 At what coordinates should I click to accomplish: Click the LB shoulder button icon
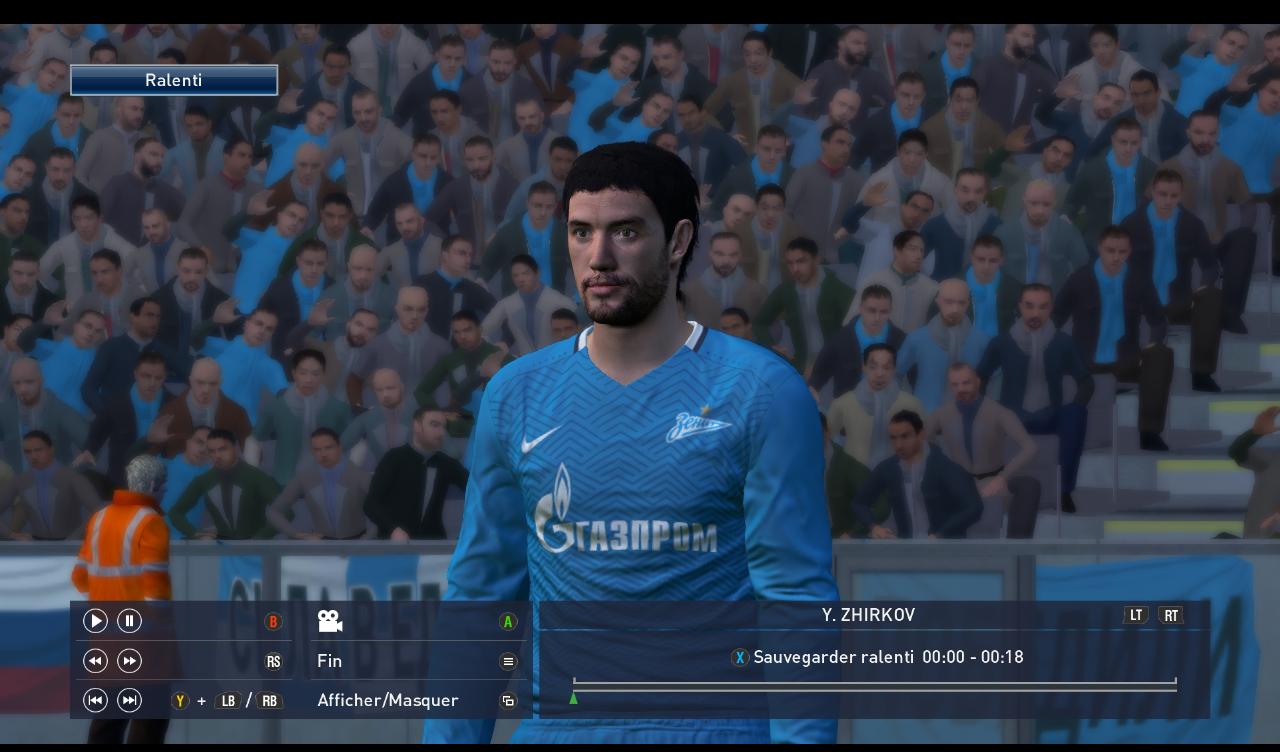[228, 700]
